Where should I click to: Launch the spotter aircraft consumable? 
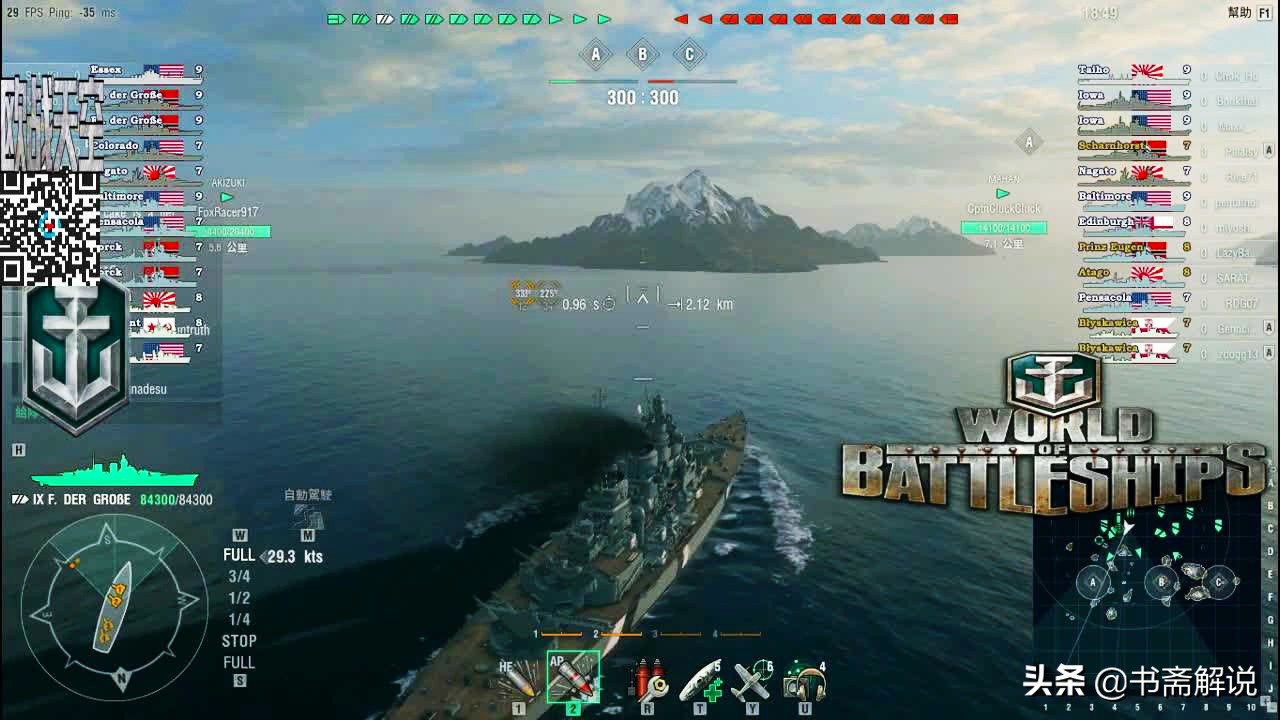751,682
